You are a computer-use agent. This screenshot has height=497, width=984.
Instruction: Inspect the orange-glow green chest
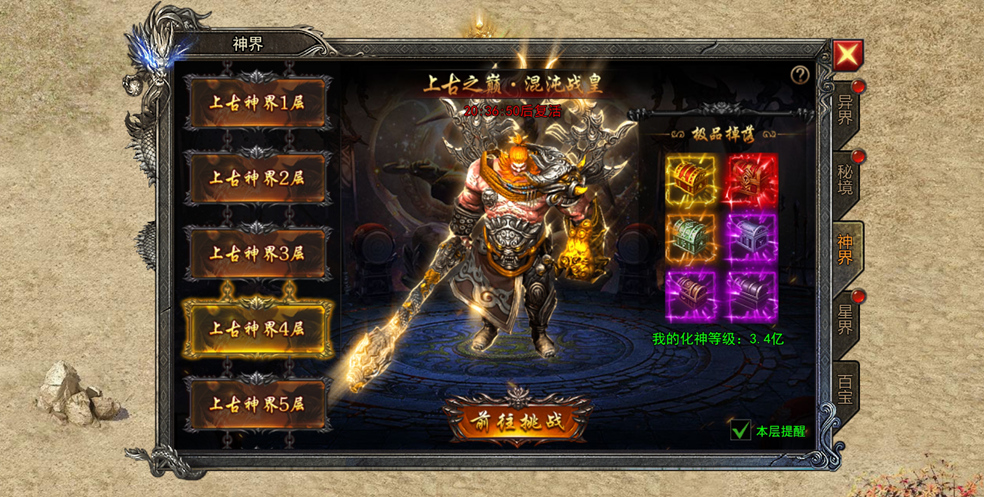[692, 238]
